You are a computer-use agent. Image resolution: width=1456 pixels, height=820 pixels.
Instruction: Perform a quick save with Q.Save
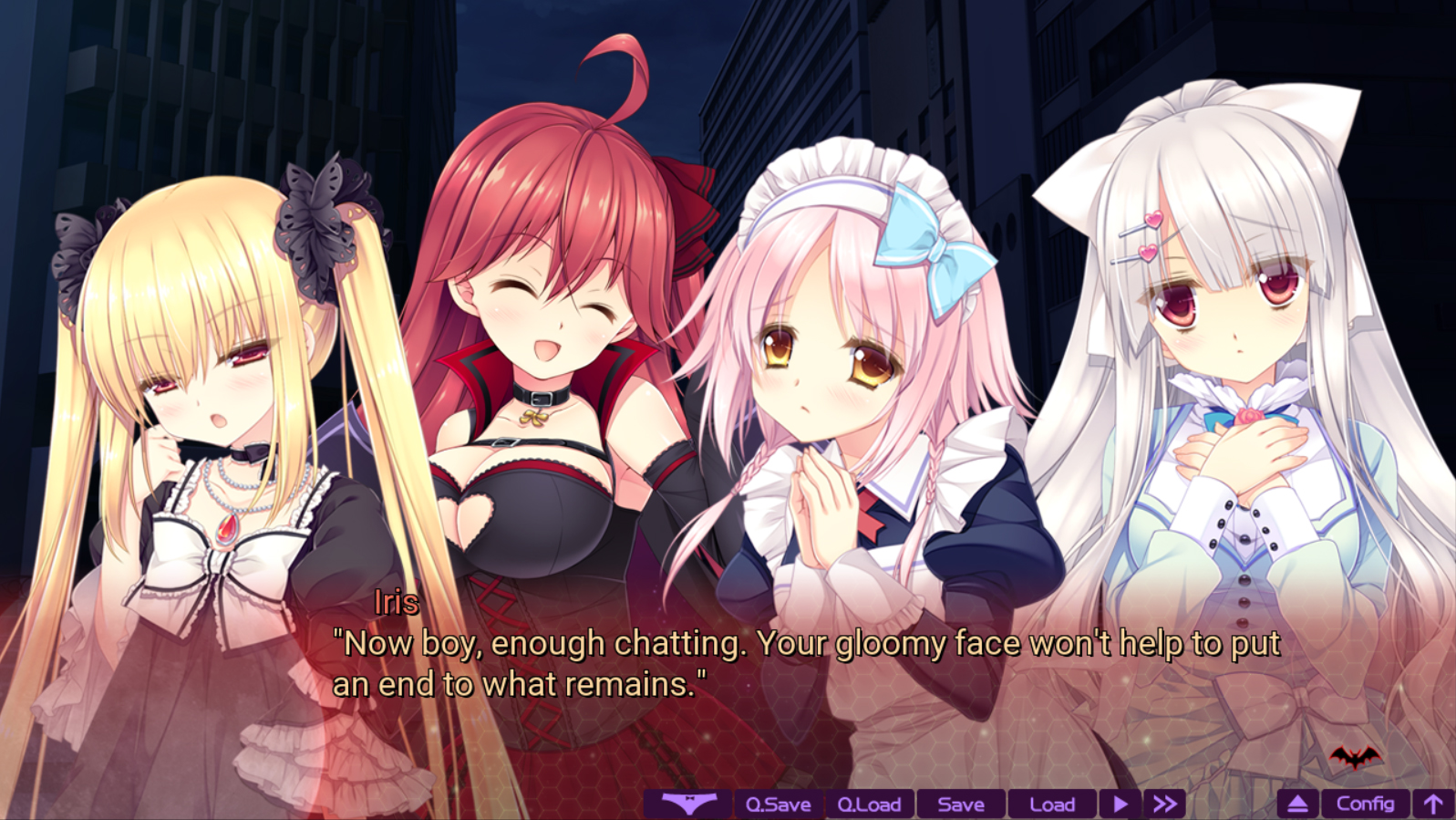[780, 804]
